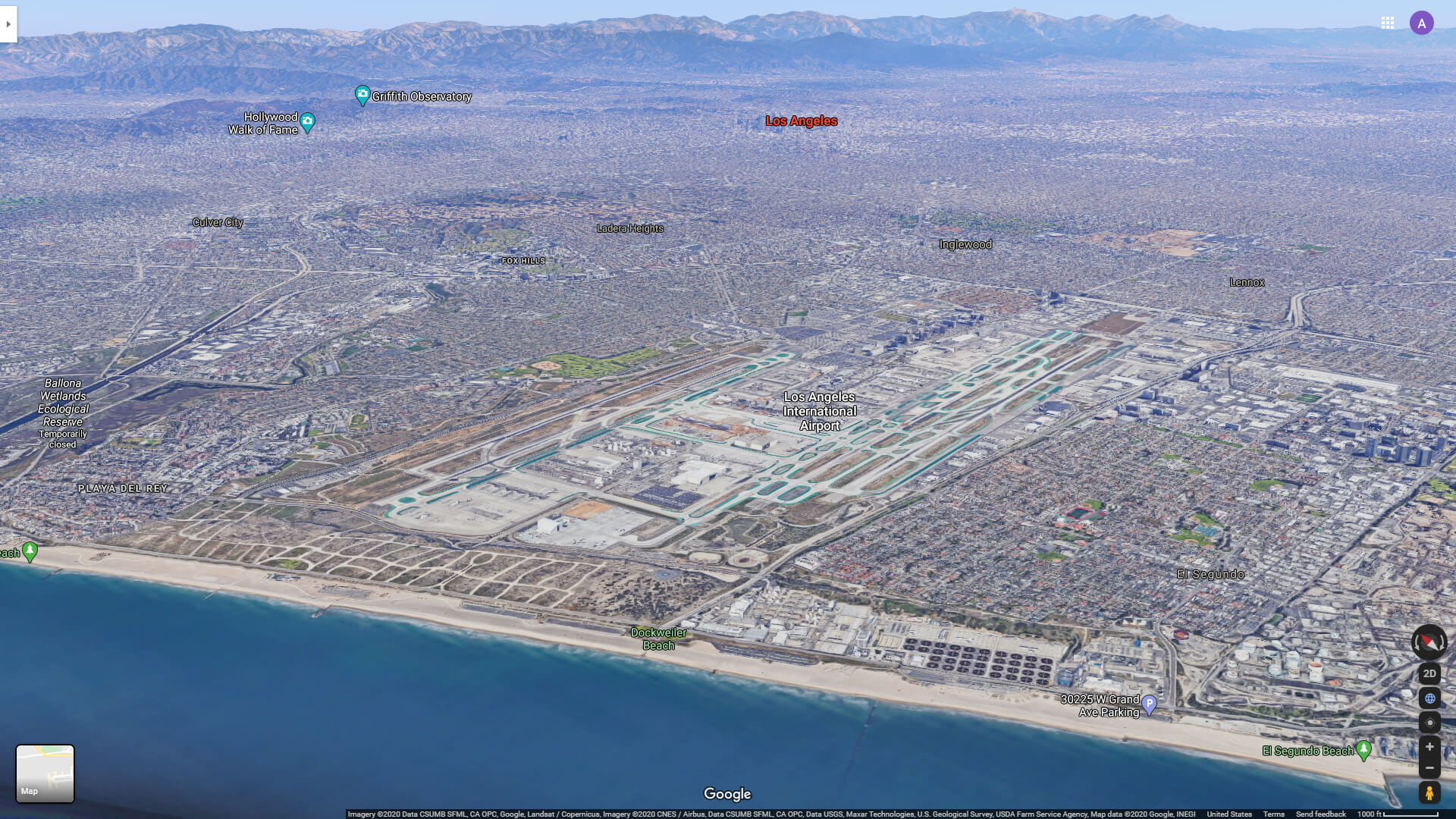The width and height of the screenshot is (1456, 819).
Task: Click the Griffith Observatory place pin
Action: click(x=363, y=95)
